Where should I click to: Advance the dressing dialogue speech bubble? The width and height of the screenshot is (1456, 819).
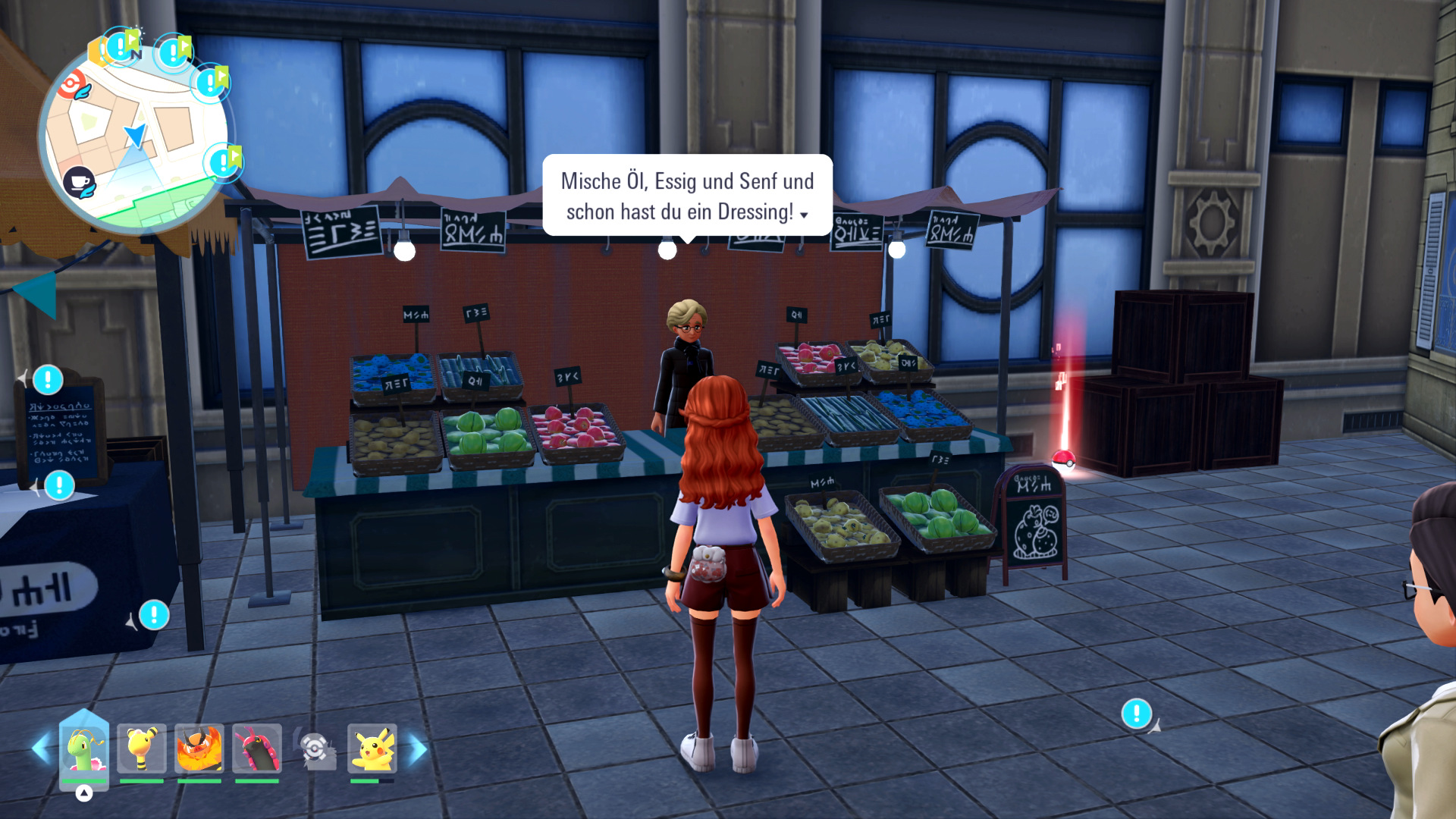point(687,196)
